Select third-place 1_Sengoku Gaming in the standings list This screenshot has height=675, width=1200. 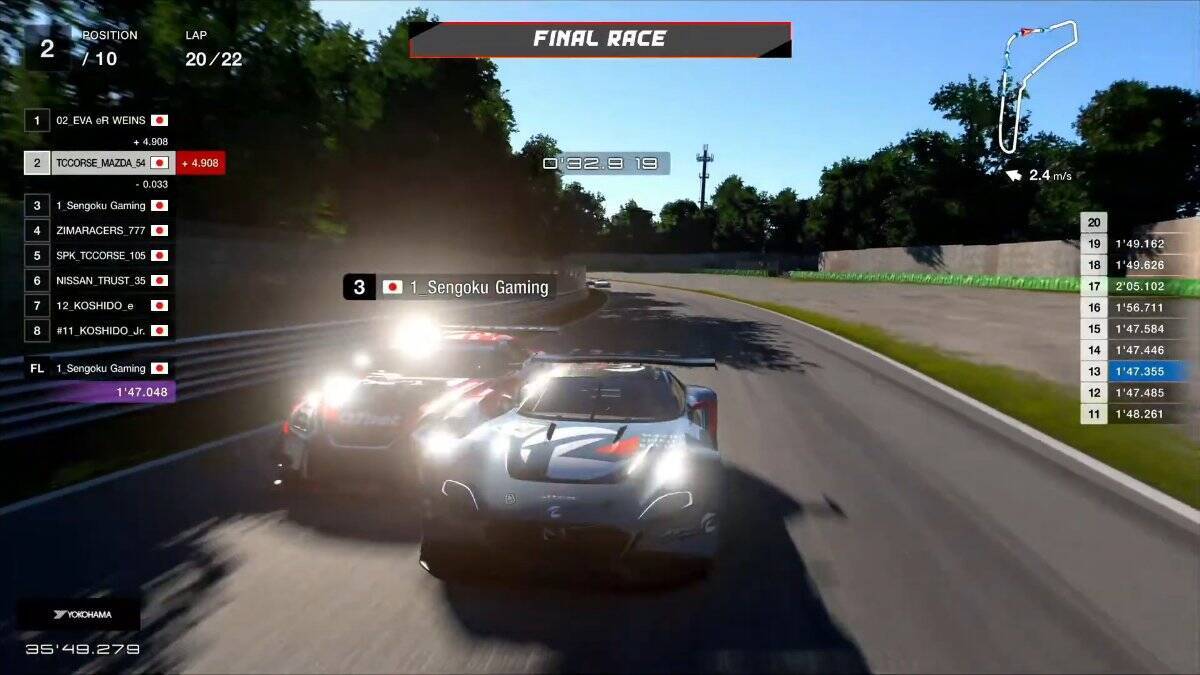[x=100, y=205]
